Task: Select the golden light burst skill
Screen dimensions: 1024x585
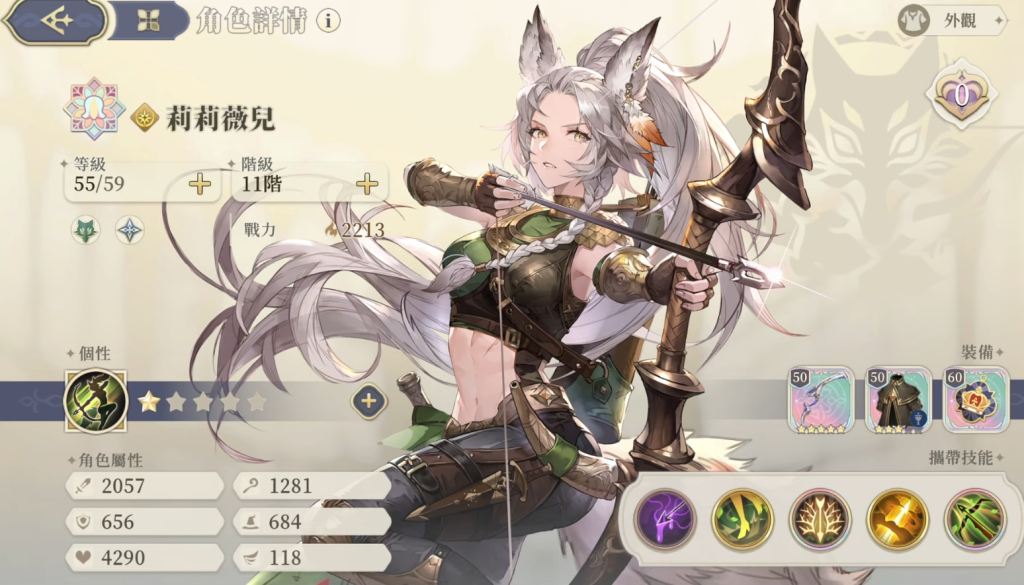Action: click(897, 518)
